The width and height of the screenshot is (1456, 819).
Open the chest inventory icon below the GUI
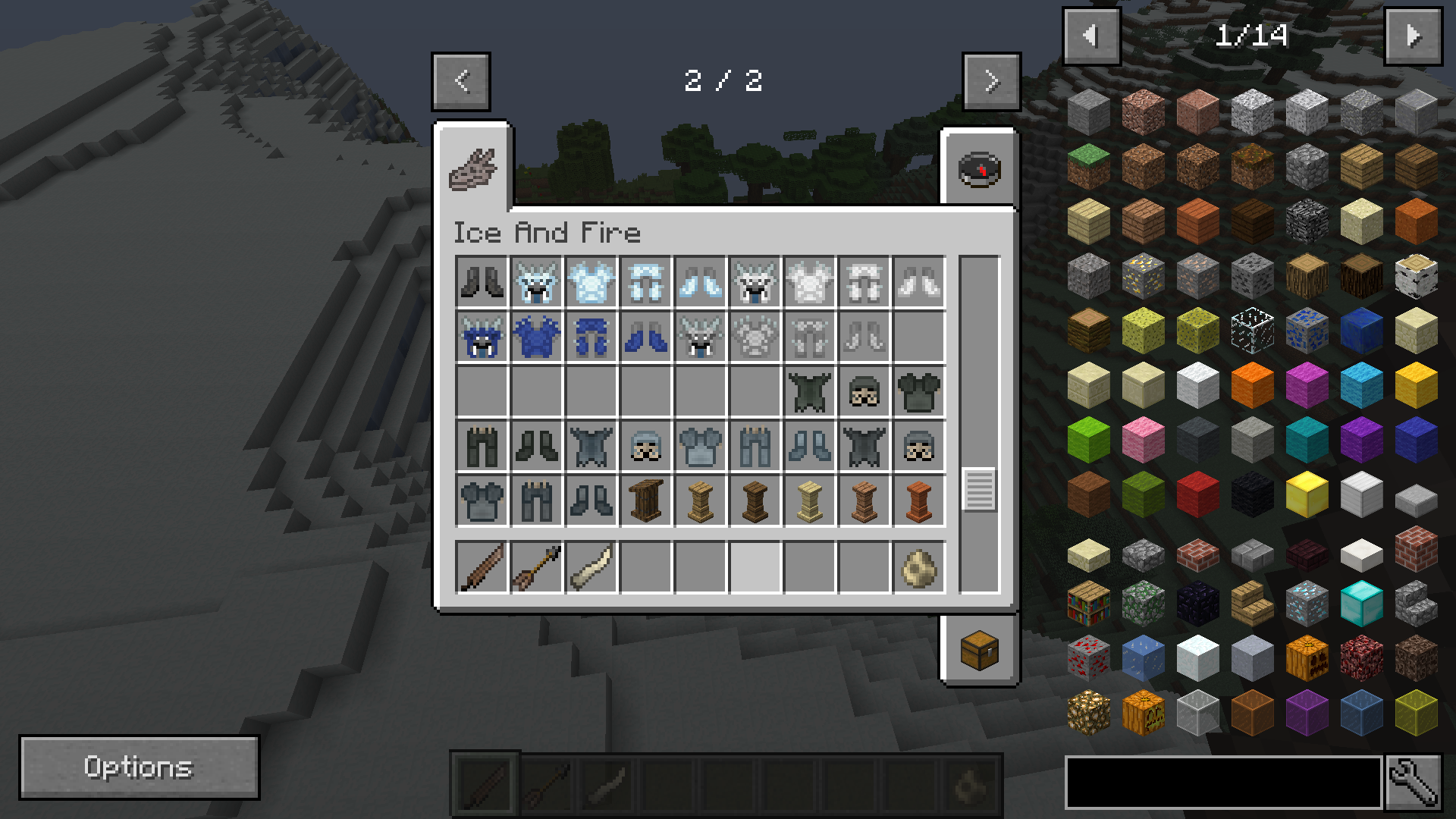[980, 651]
